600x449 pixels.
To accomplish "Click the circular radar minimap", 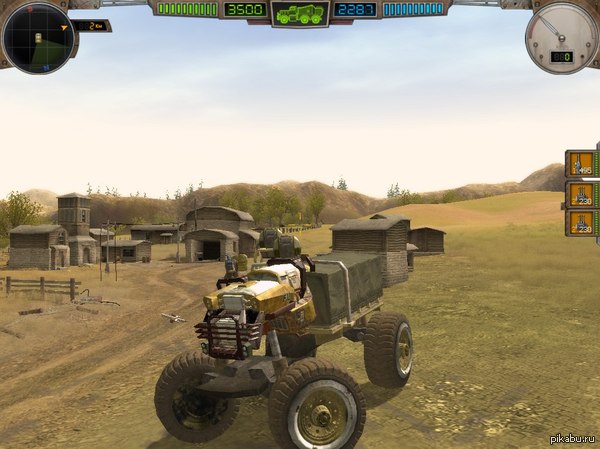I will click(37, 38).
